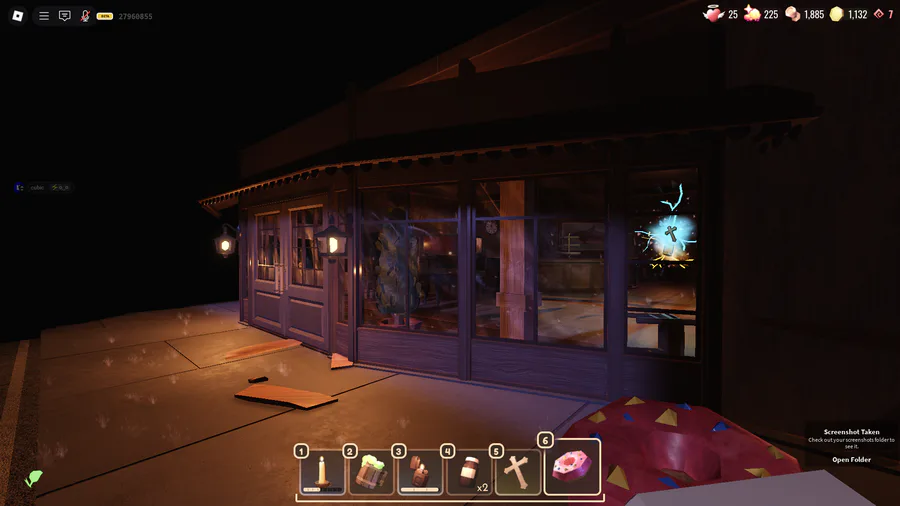The width and height of the screenshot is (900, 506).
Task: Open the hamburger menu
Action: point(44,16)
